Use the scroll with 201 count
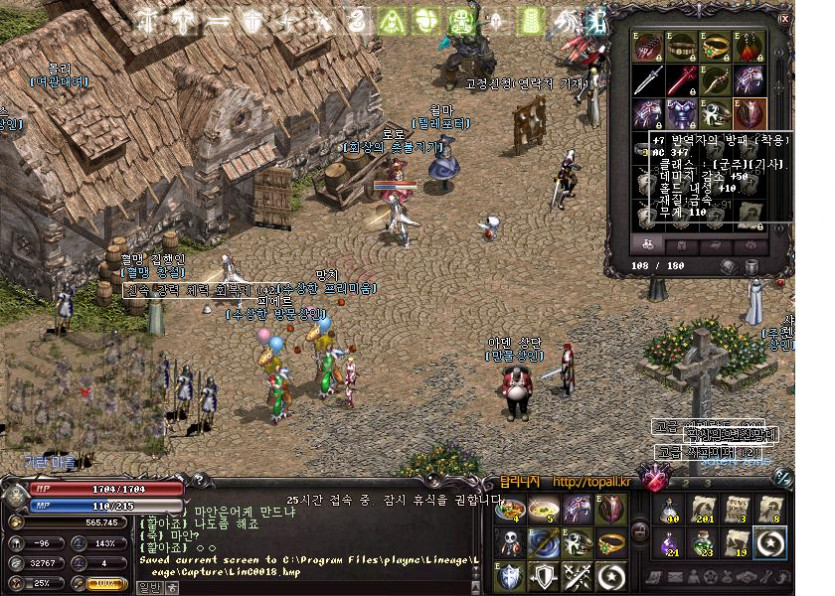 pos(704,508)
